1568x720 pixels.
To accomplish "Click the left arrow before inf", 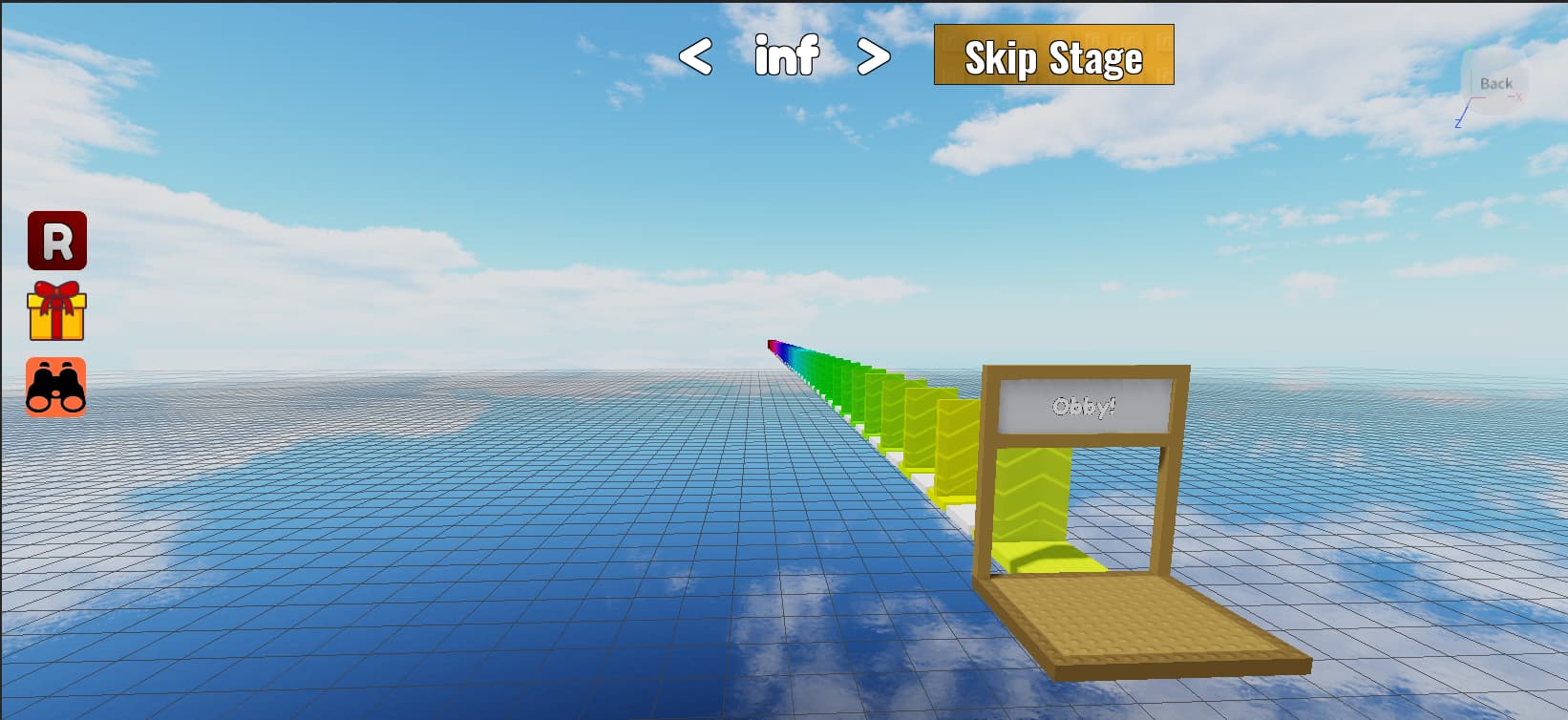I will [x=697, y=55].
